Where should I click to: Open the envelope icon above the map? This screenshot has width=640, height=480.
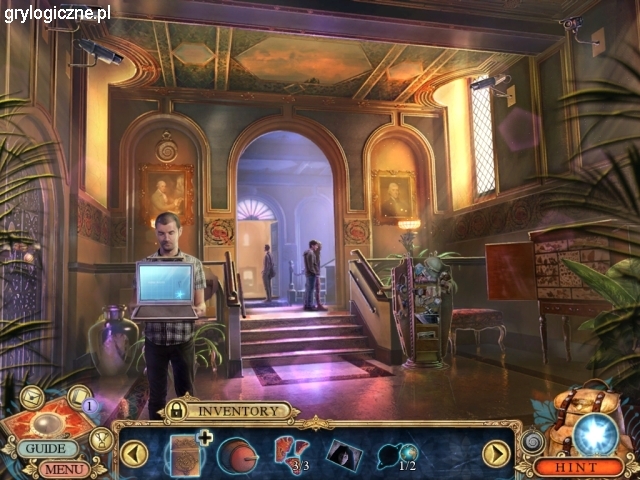click(x=31, y=398)
